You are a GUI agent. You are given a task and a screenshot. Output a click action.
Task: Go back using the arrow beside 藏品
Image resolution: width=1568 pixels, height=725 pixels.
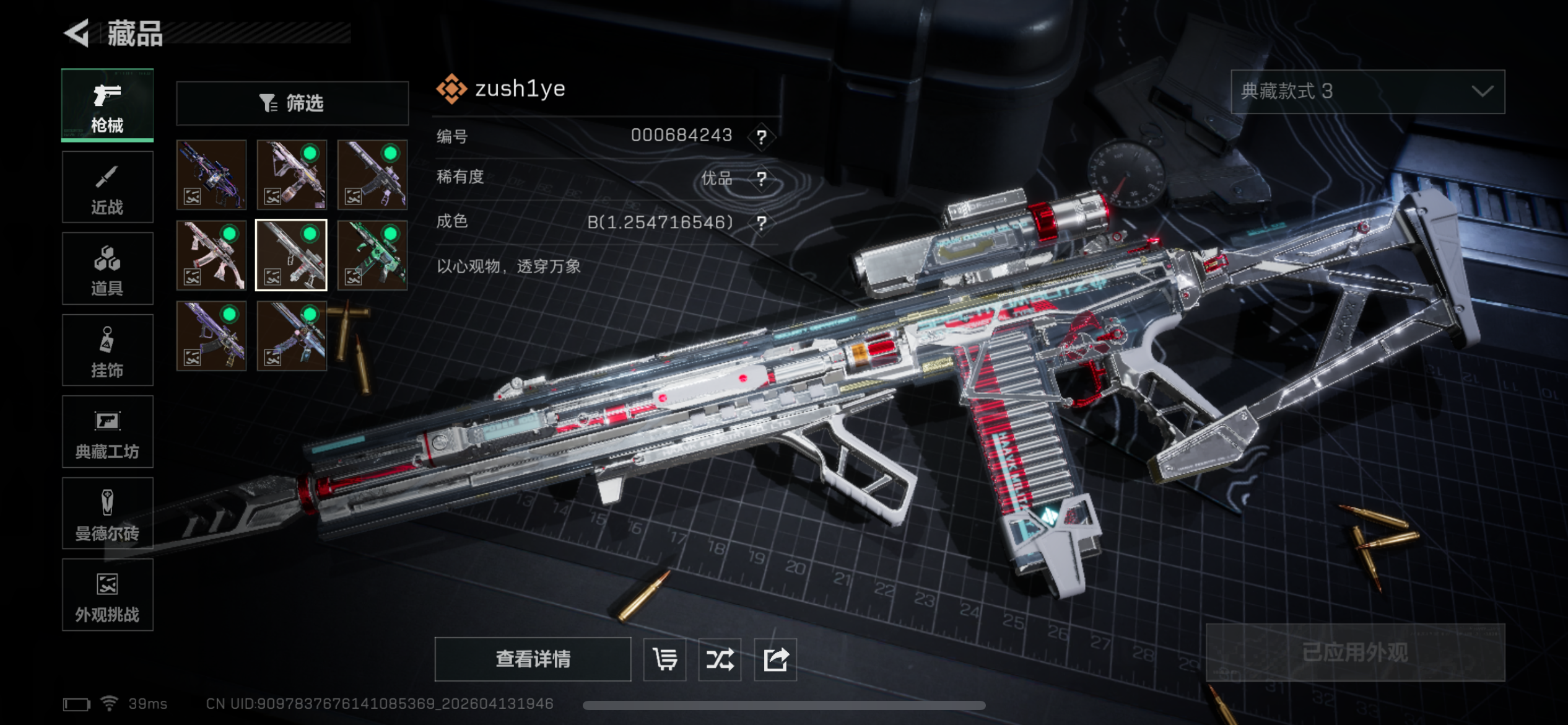tap(77, 33)
